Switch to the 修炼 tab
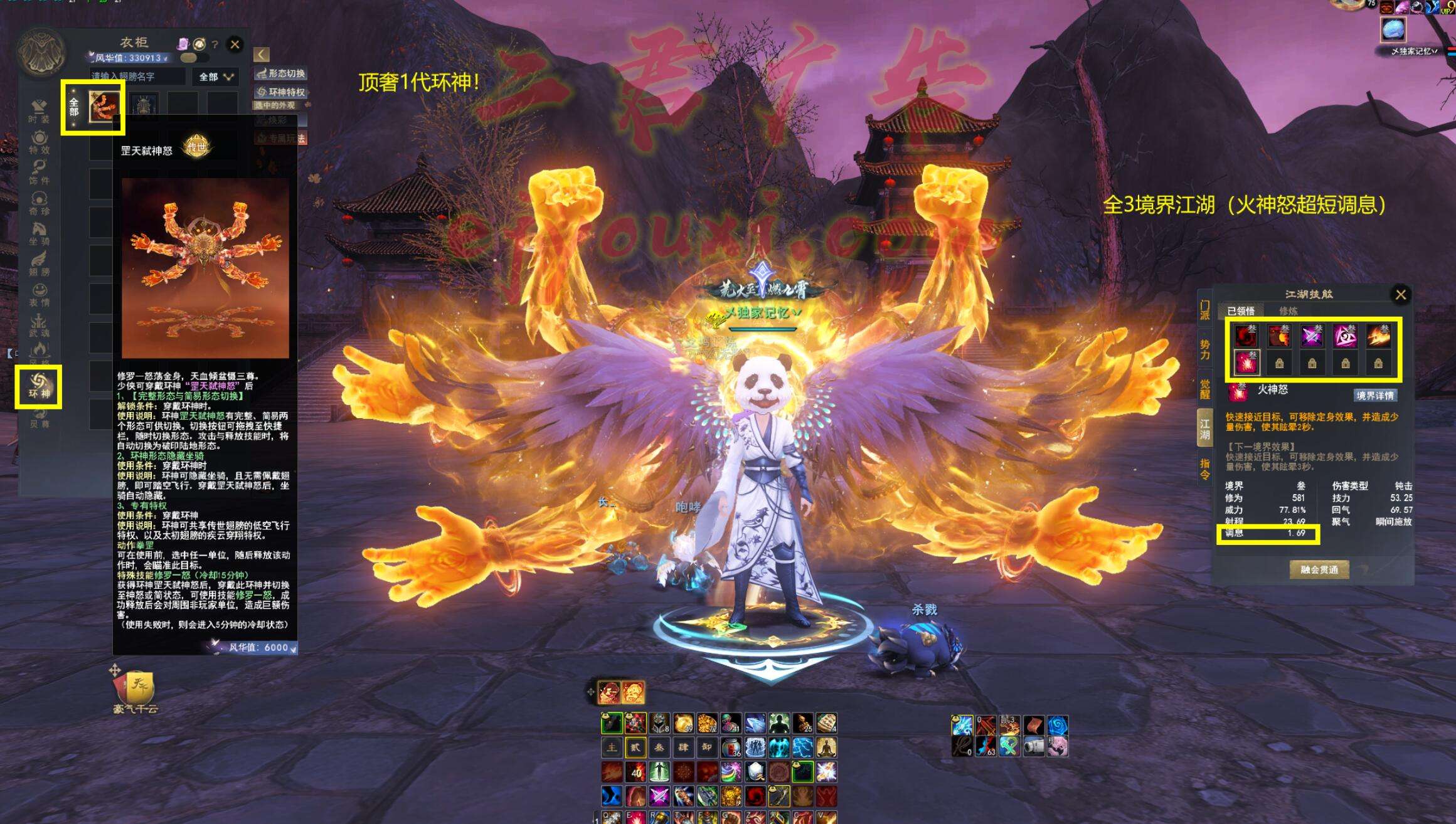The image size is (1456, 824). [1288, 311]
